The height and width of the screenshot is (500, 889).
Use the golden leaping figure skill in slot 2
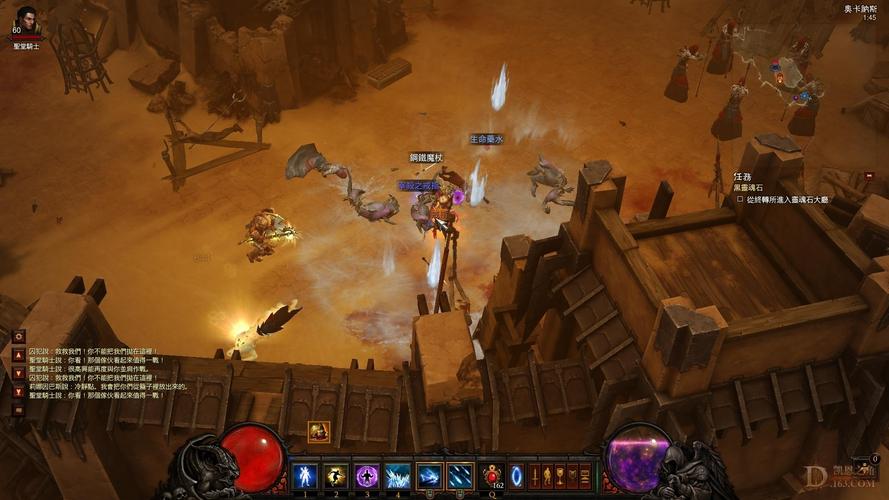tap(336, 476)
